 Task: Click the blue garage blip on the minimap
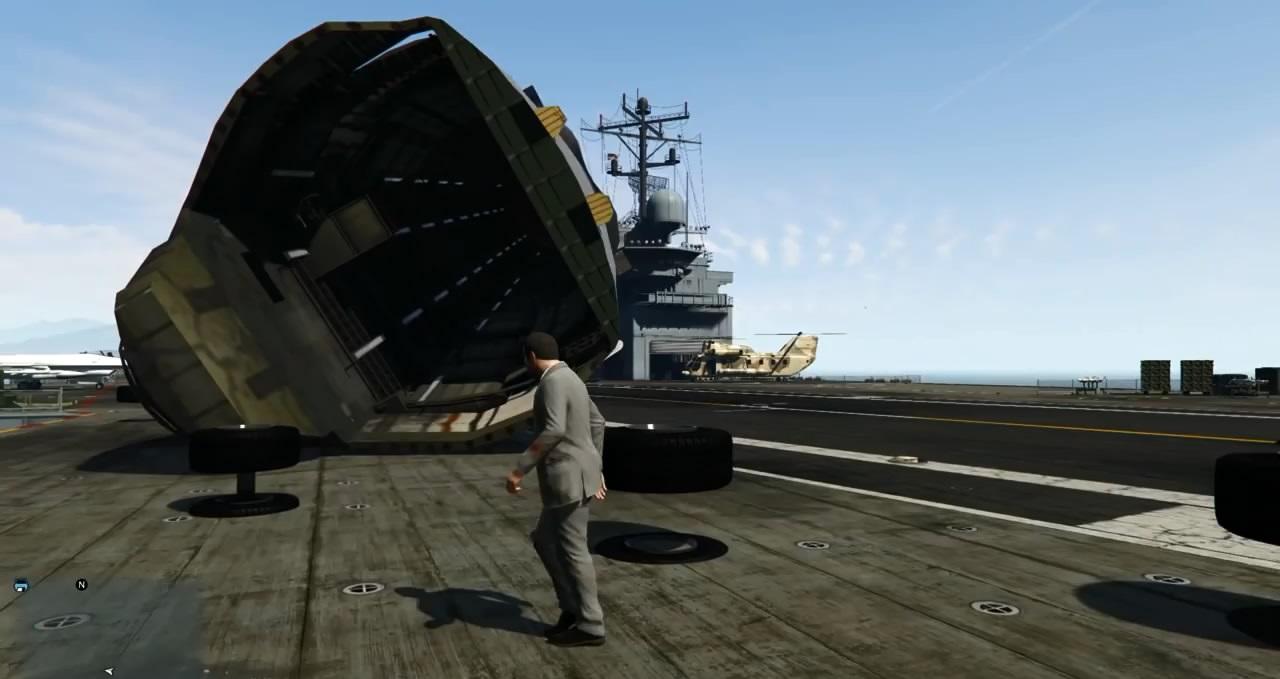pyautogui.click(x=21, y=586)
